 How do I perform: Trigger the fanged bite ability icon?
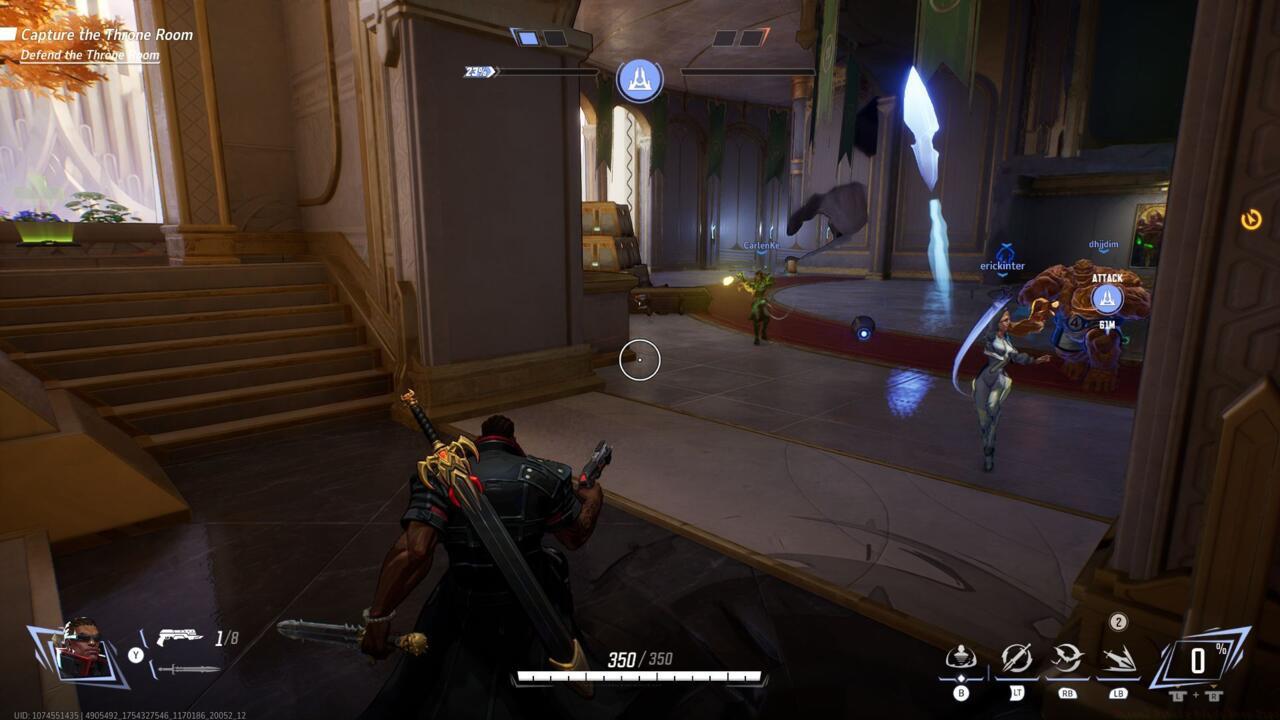(1067, 658)
